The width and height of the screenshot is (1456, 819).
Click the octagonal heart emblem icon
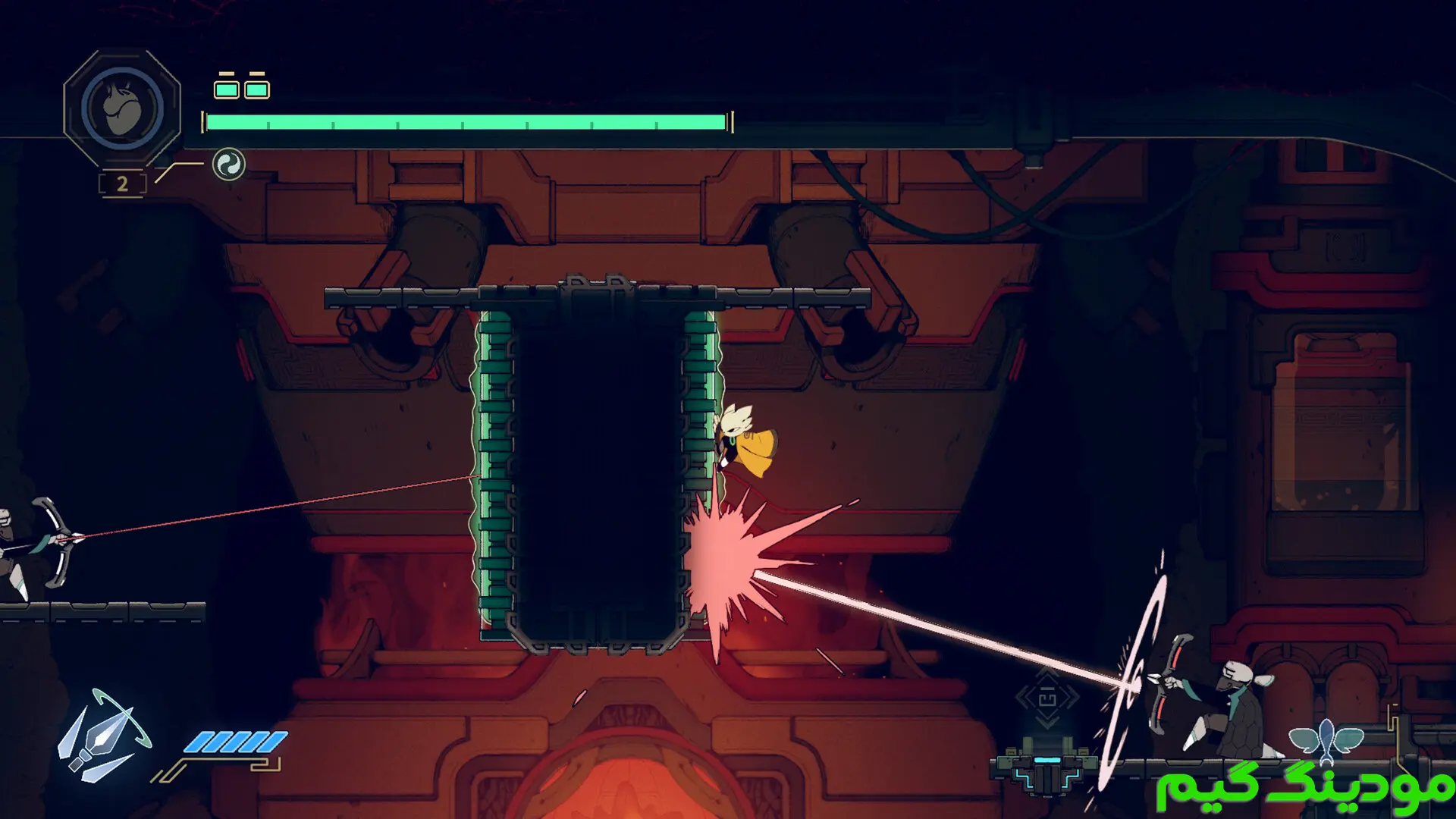point(122,108)
